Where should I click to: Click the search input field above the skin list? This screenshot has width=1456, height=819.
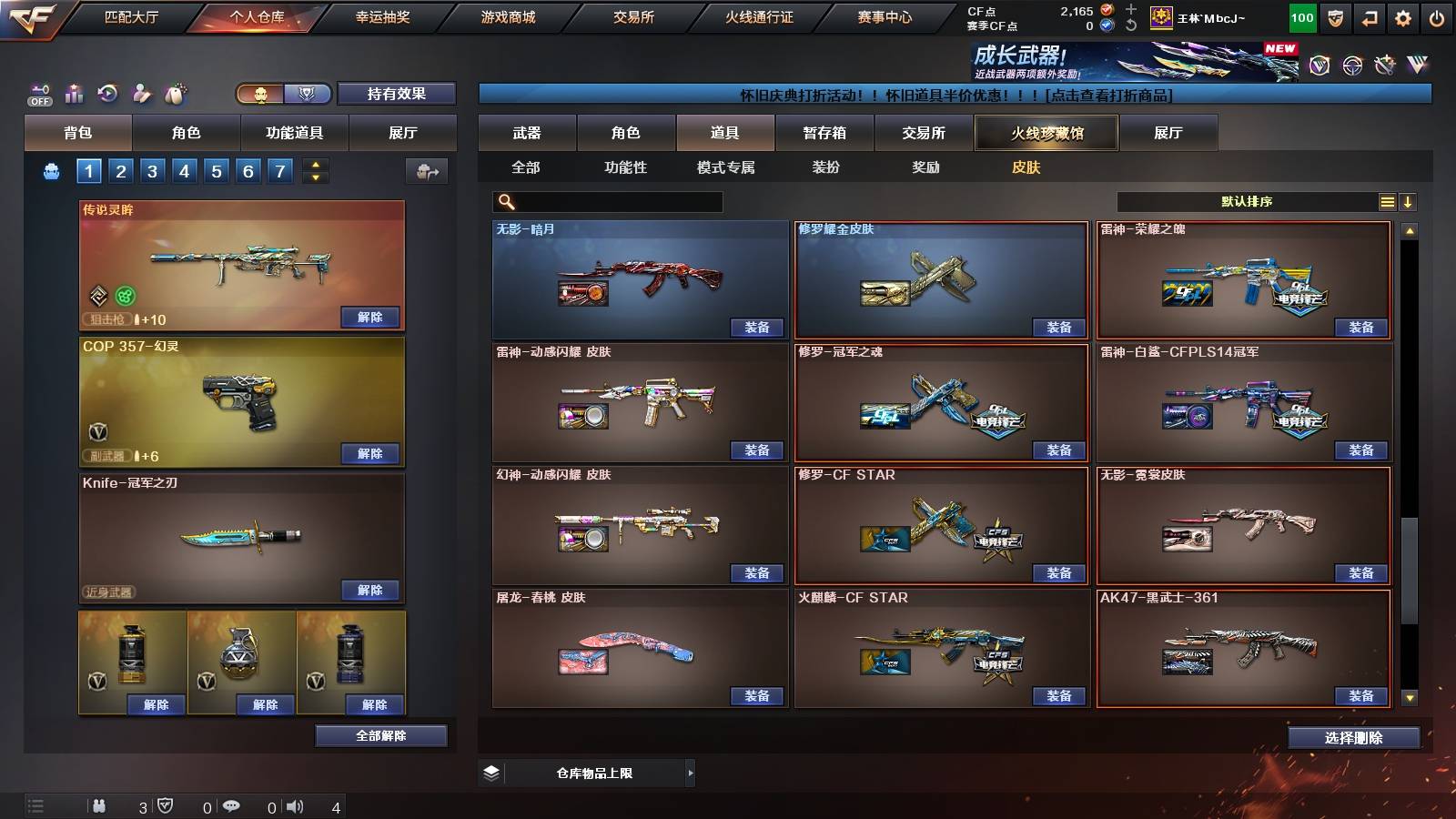click(x=605, y=201)
